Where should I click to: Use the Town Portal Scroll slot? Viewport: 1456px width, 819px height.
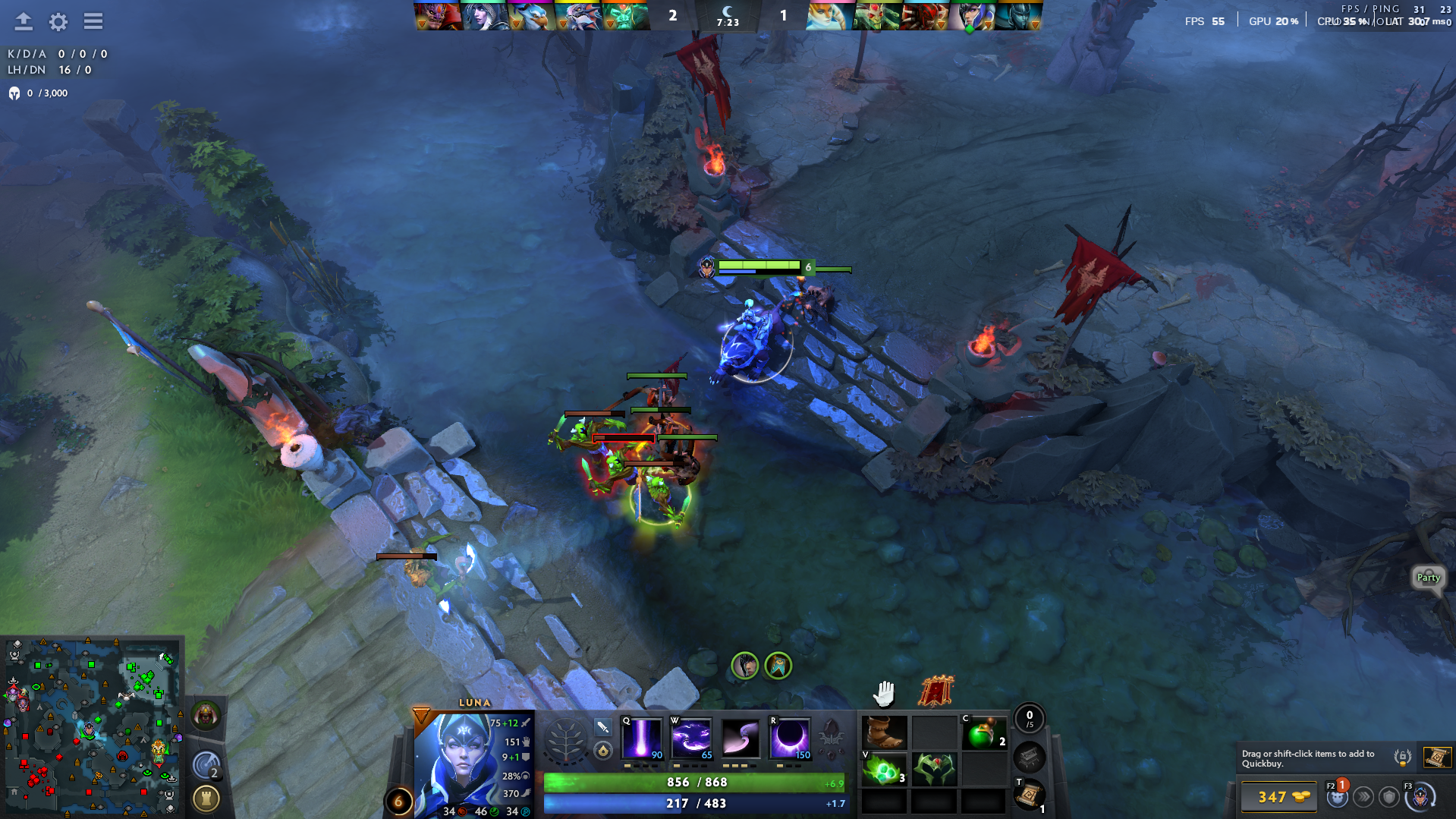pyautogui.click(x=1029, y=795)
